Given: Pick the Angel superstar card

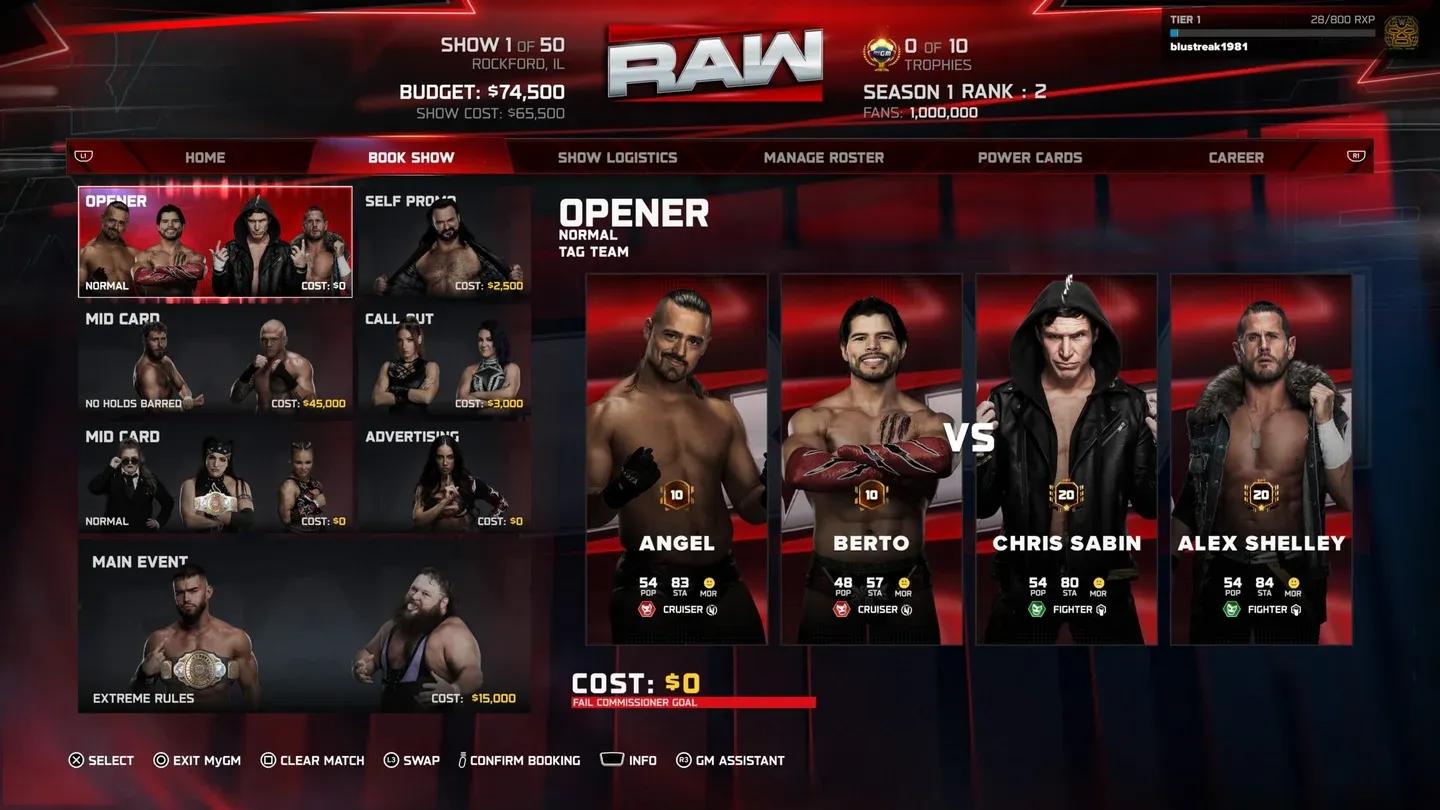Looking at the screenshot, I should click(x=676, y=460).
